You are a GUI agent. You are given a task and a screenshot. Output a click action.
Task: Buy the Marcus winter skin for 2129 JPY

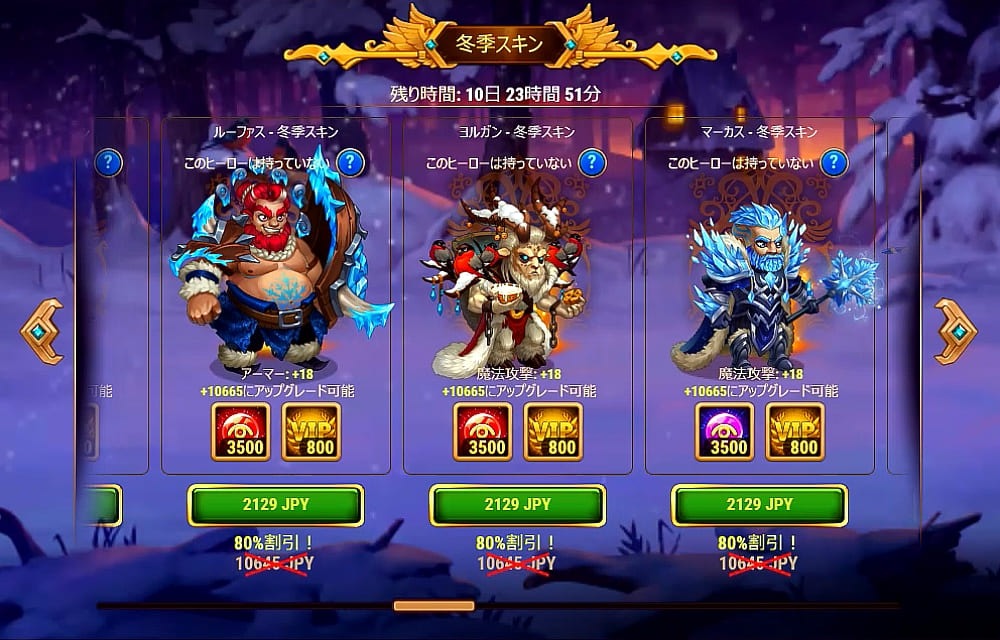coord(759,505)
